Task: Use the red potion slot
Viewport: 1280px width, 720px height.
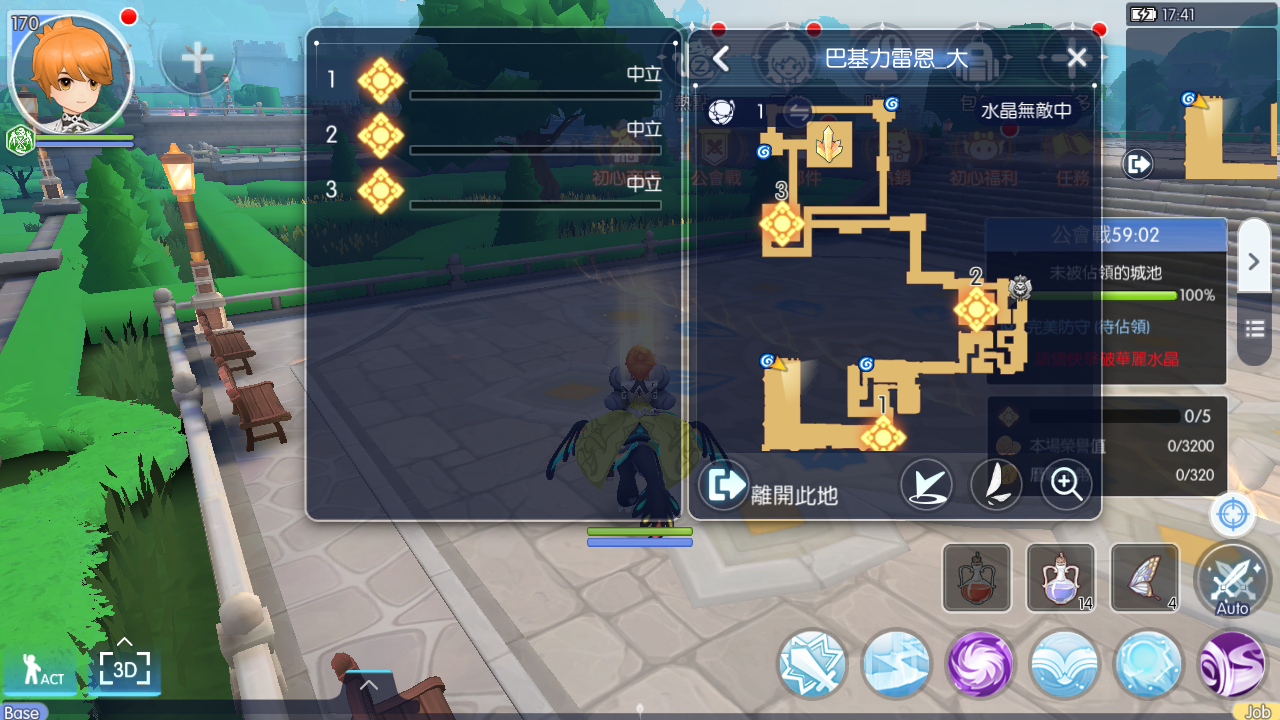Action: click(x=976, y=578)
